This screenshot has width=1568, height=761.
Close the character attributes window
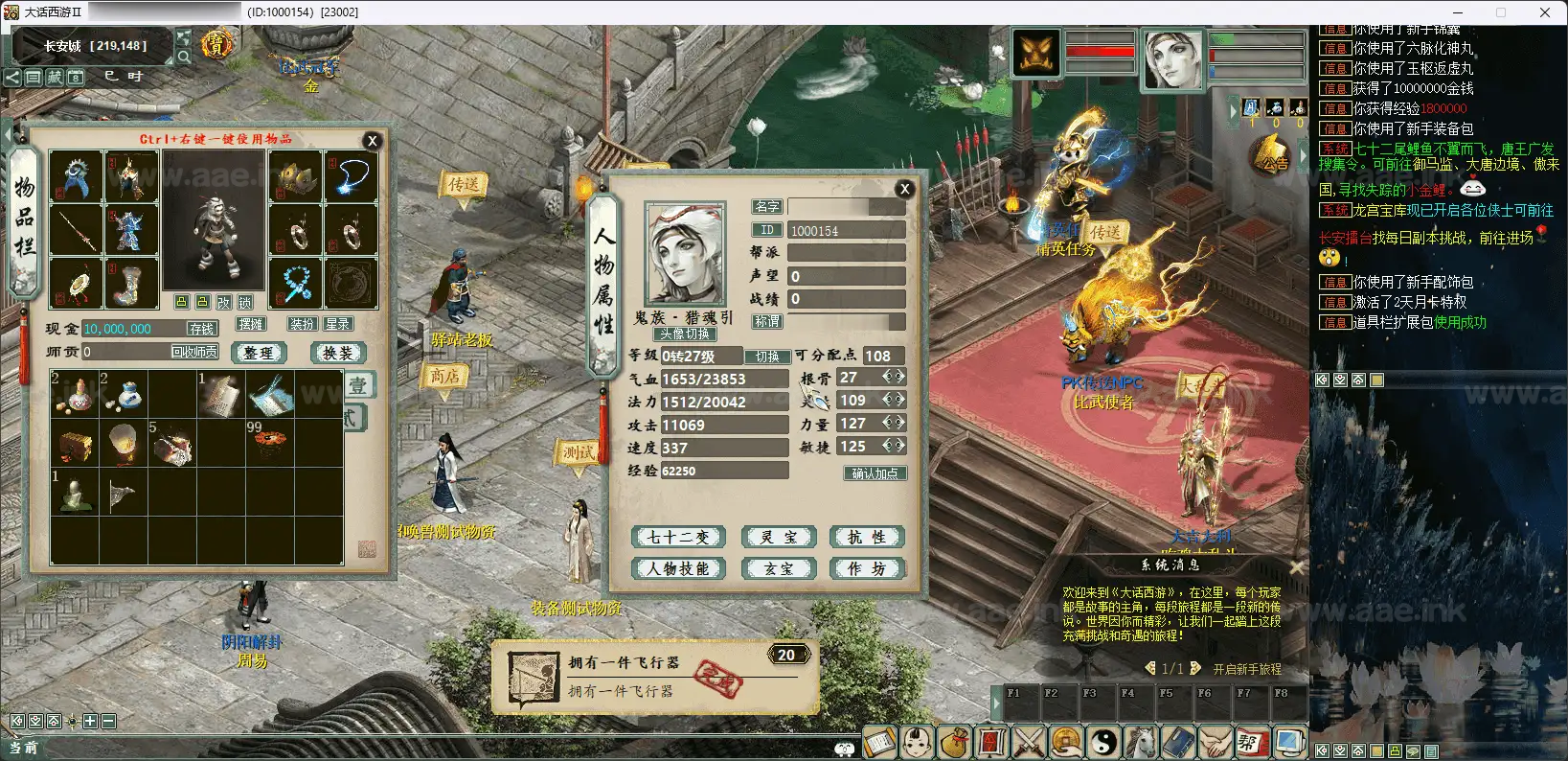904,189
